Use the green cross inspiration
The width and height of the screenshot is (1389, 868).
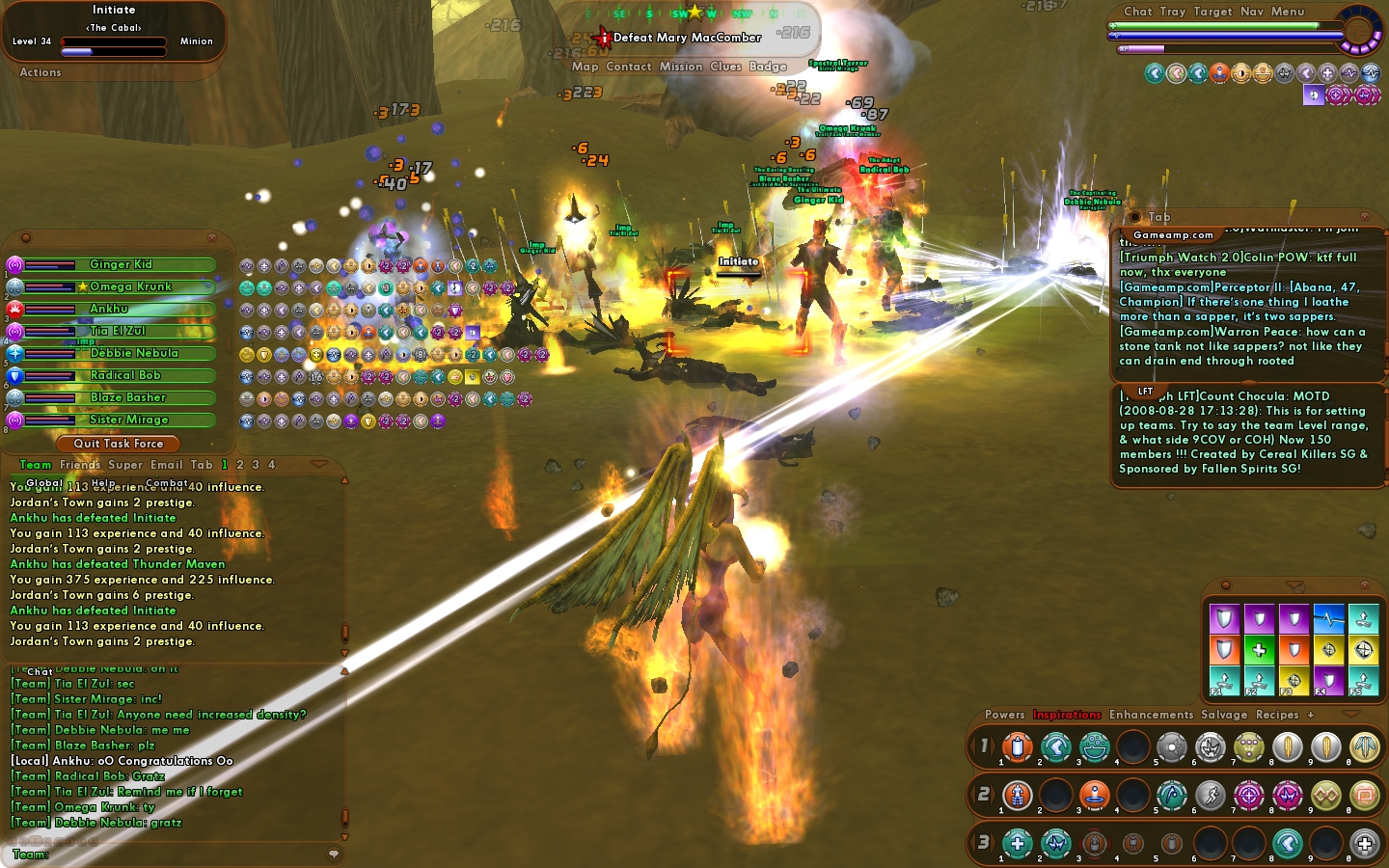point(1259,650)
